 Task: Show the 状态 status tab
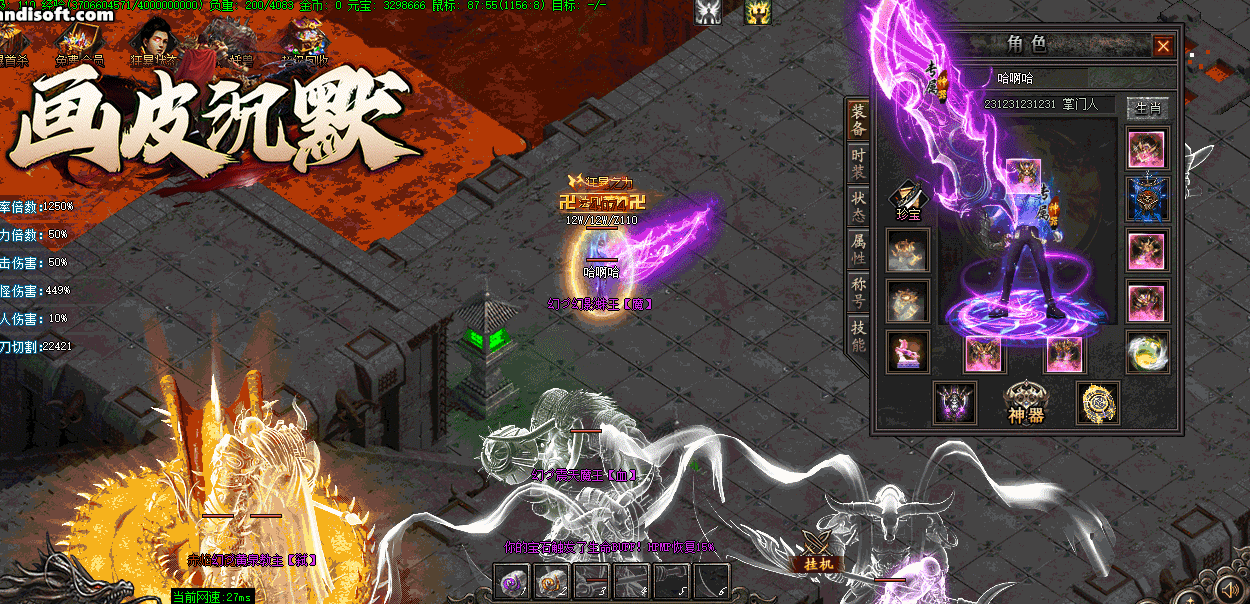coord(858,208)
